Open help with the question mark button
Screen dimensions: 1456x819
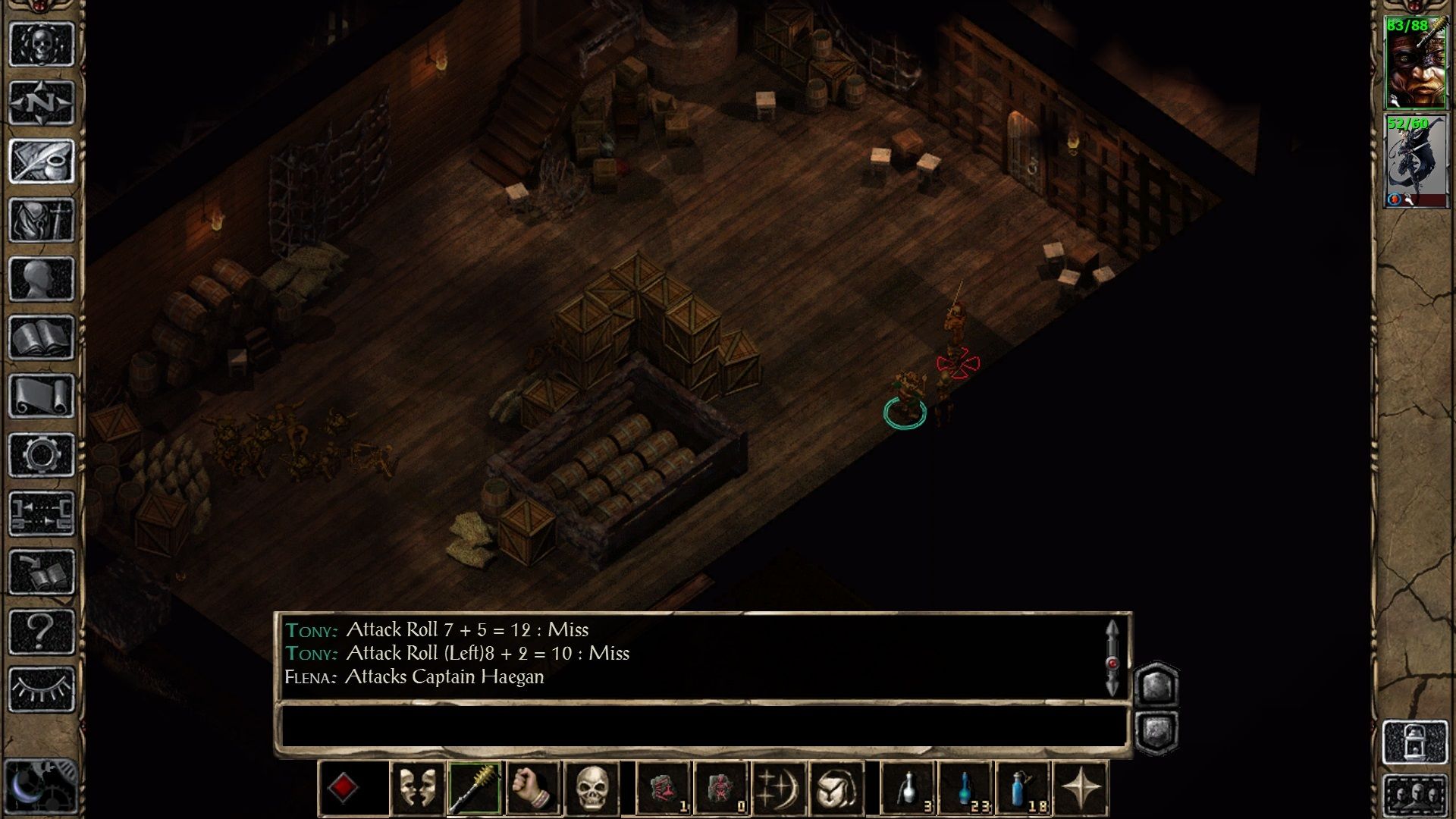pos(42,631)
